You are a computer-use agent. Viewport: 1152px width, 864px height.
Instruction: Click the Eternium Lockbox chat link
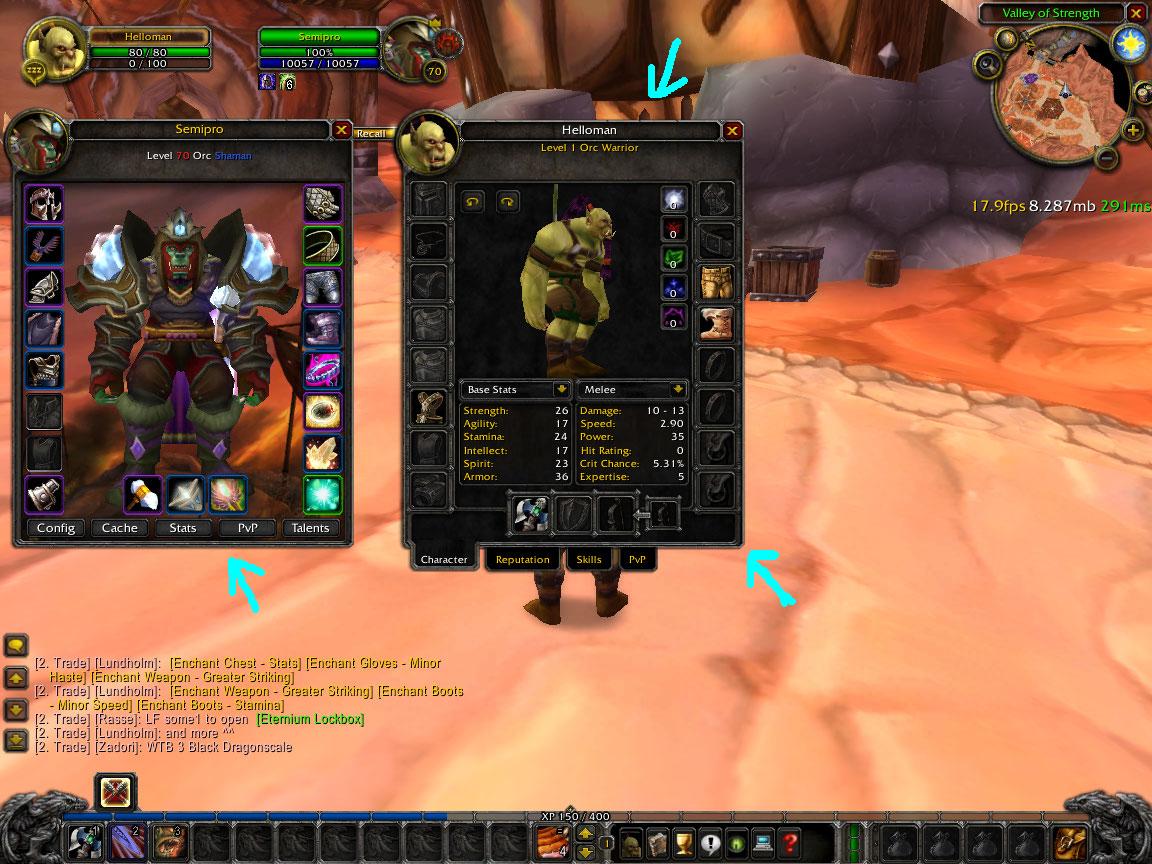[310, 719]
